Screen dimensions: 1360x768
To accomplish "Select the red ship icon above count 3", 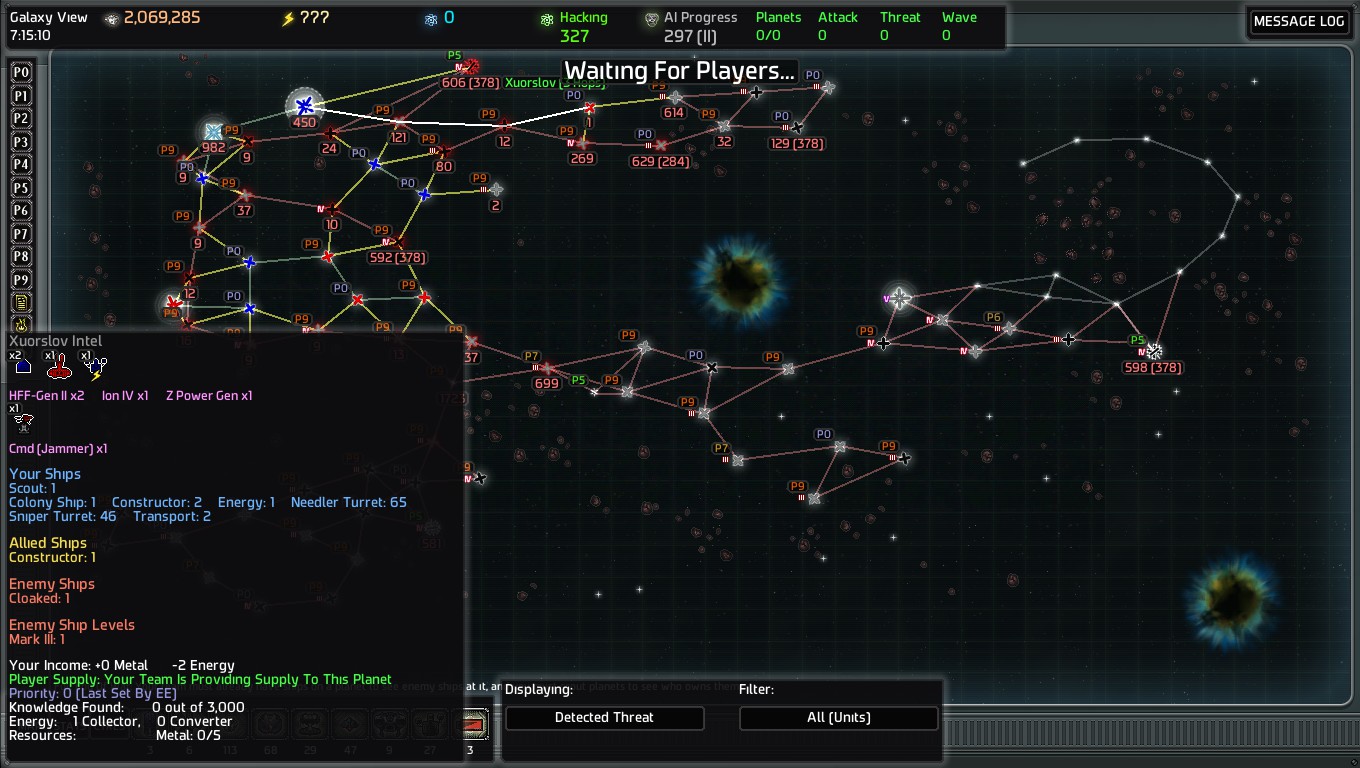I will [471, 724].
